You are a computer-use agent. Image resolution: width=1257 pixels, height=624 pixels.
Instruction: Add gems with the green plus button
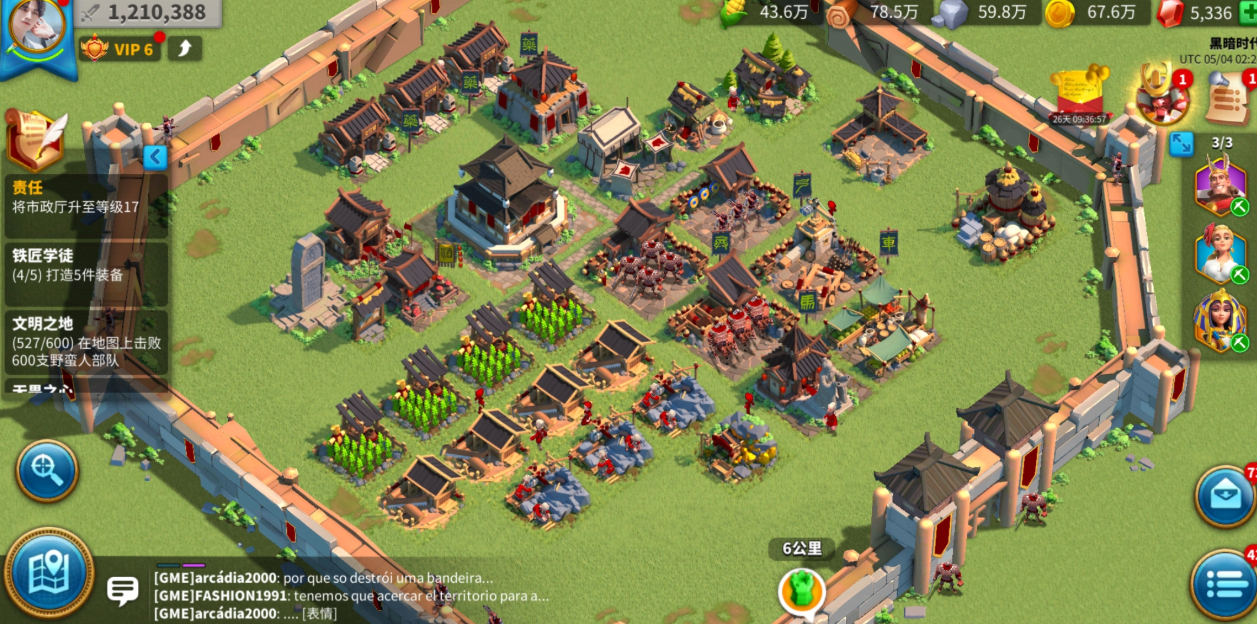(1248, 12)
